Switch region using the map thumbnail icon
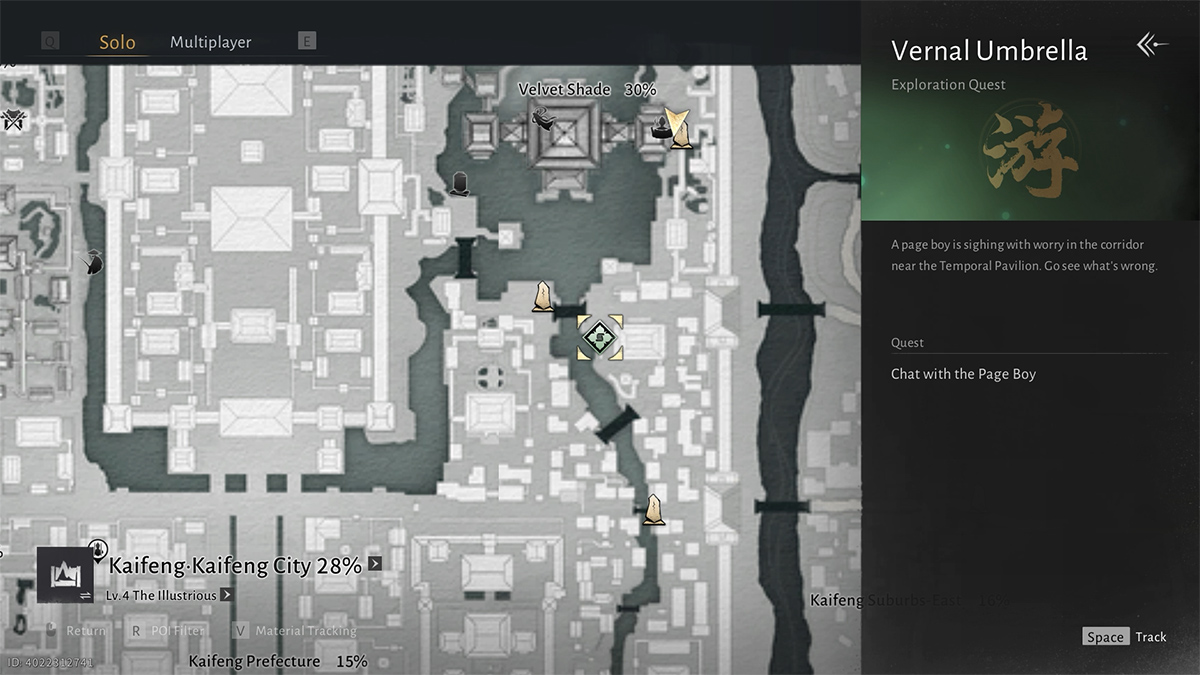This screenshot has height=675, width=1200. [65, 575]
